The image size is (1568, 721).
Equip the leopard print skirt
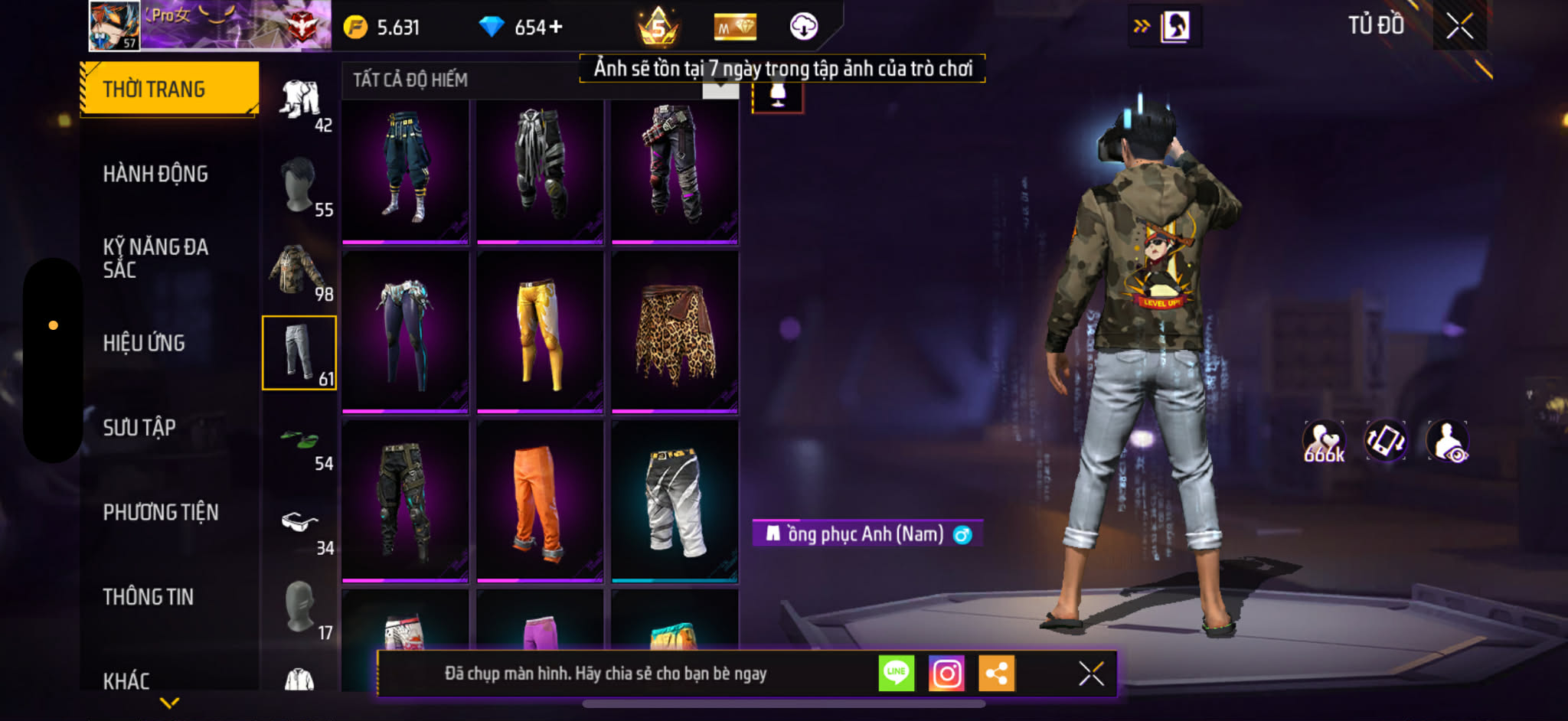point(675,332)
